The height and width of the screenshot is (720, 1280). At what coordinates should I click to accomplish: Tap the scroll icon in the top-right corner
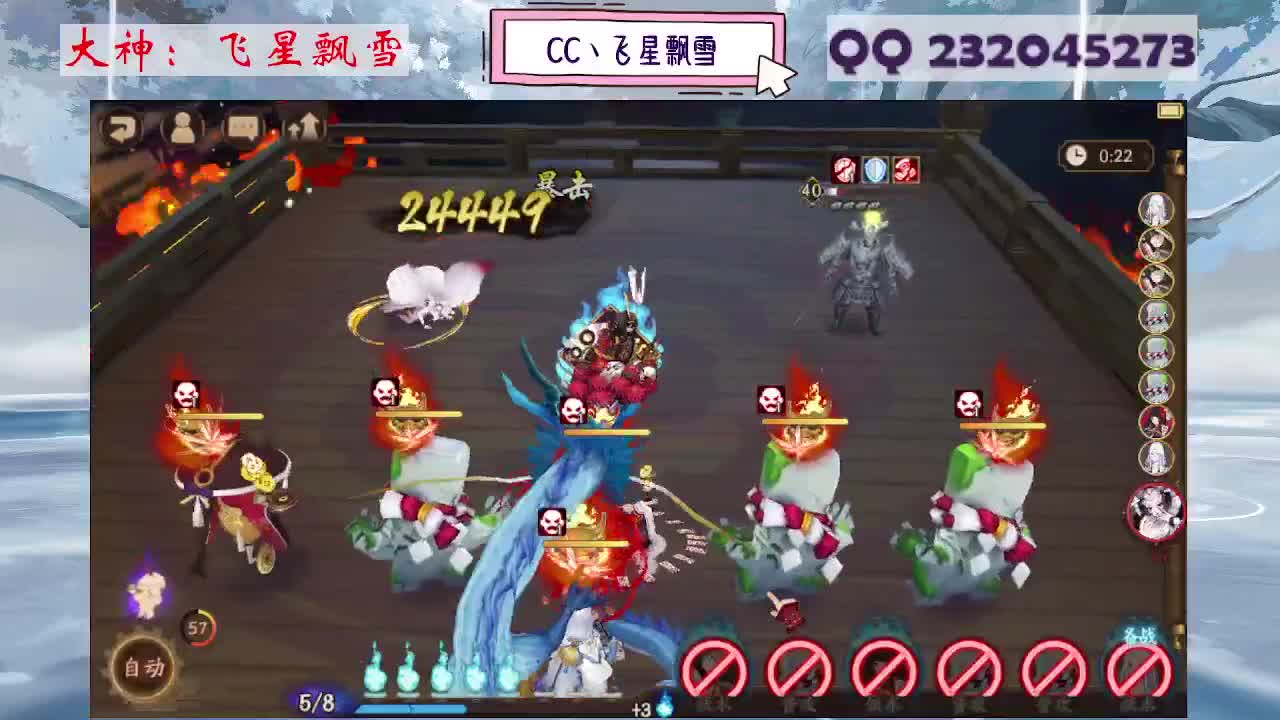point(1168,113)
